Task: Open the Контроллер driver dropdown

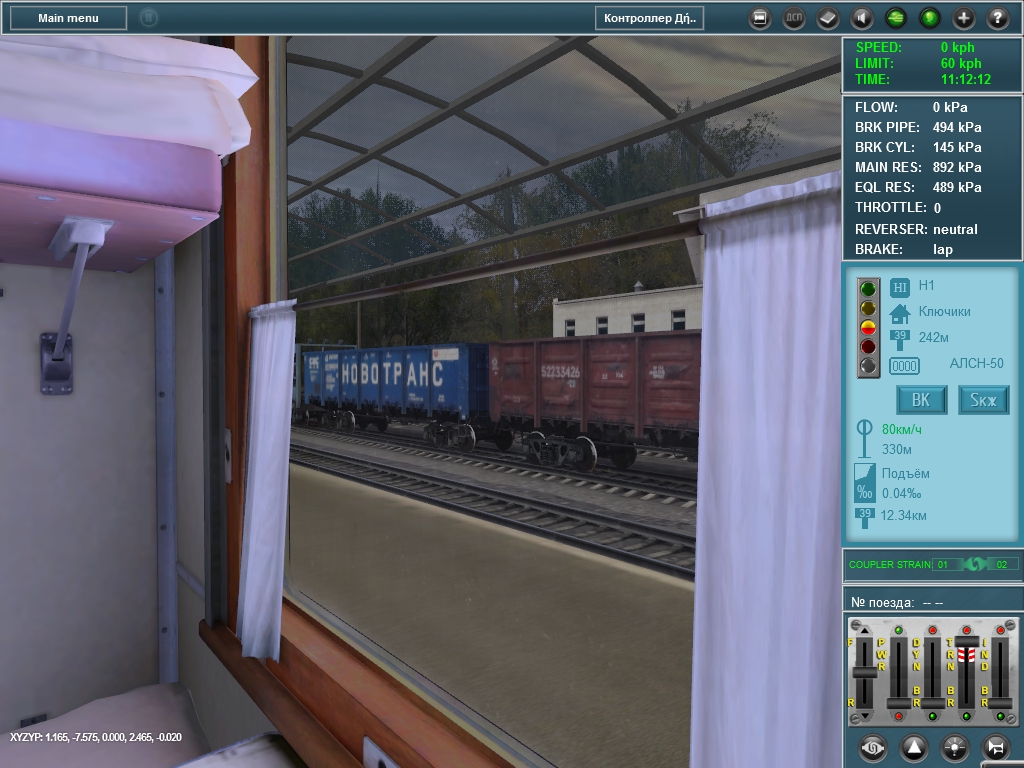Action: pyautogui.click(x=649, y=18)
